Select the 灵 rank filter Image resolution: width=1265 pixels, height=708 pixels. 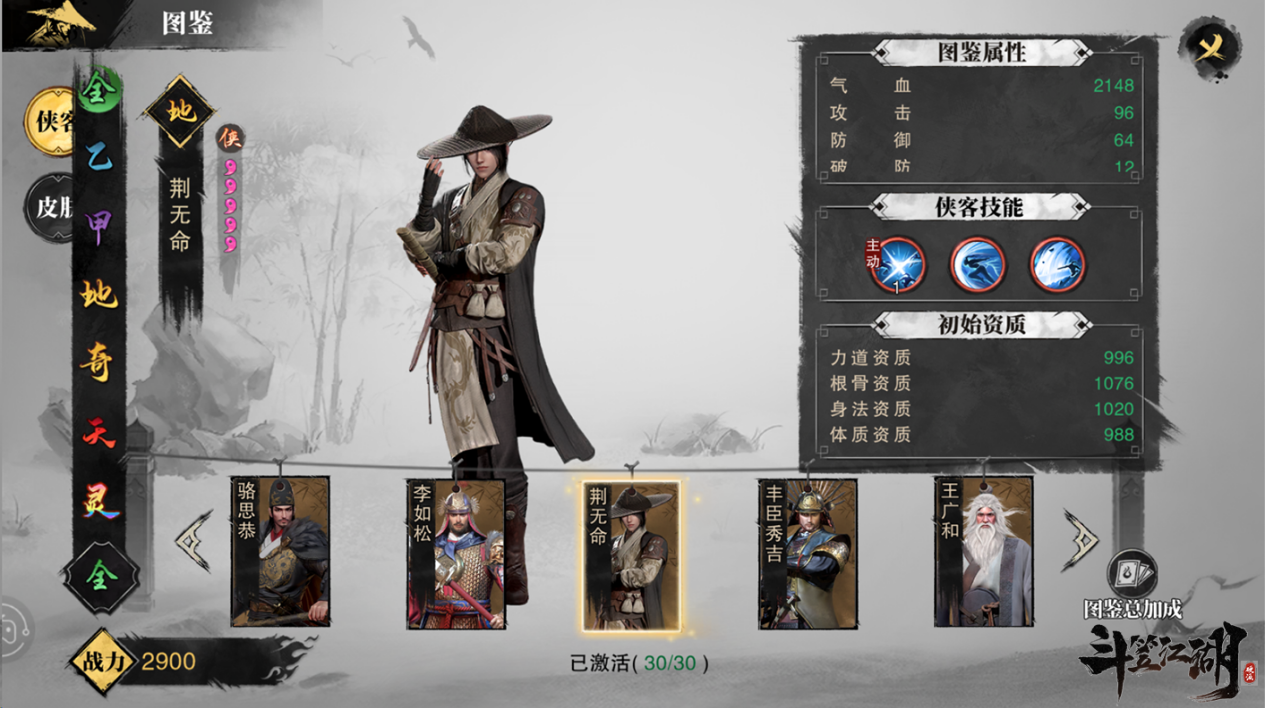98,499
